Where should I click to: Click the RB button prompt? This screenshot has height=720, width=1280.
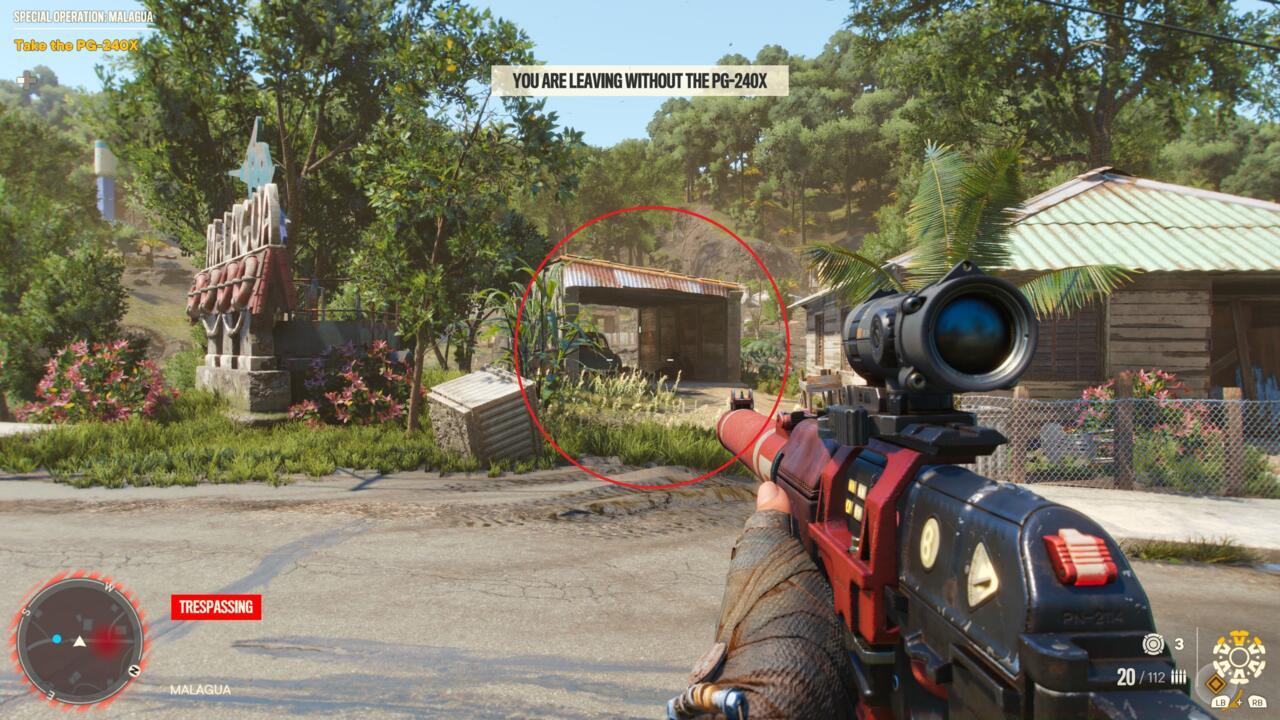1256,702
